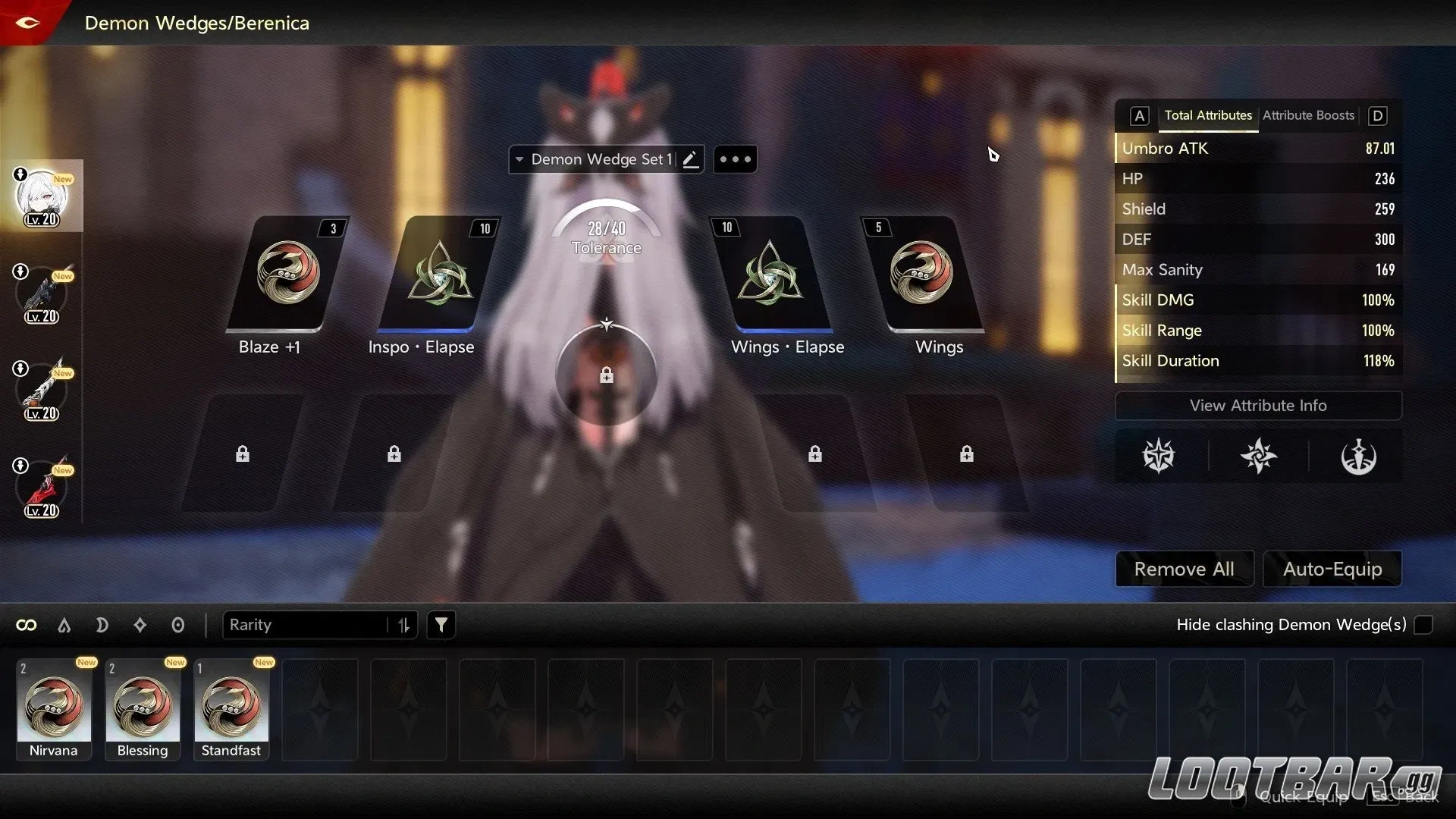Open the Rarity sorting dropdown
This screenshot has width=1456, height=819.
[311, 625]
